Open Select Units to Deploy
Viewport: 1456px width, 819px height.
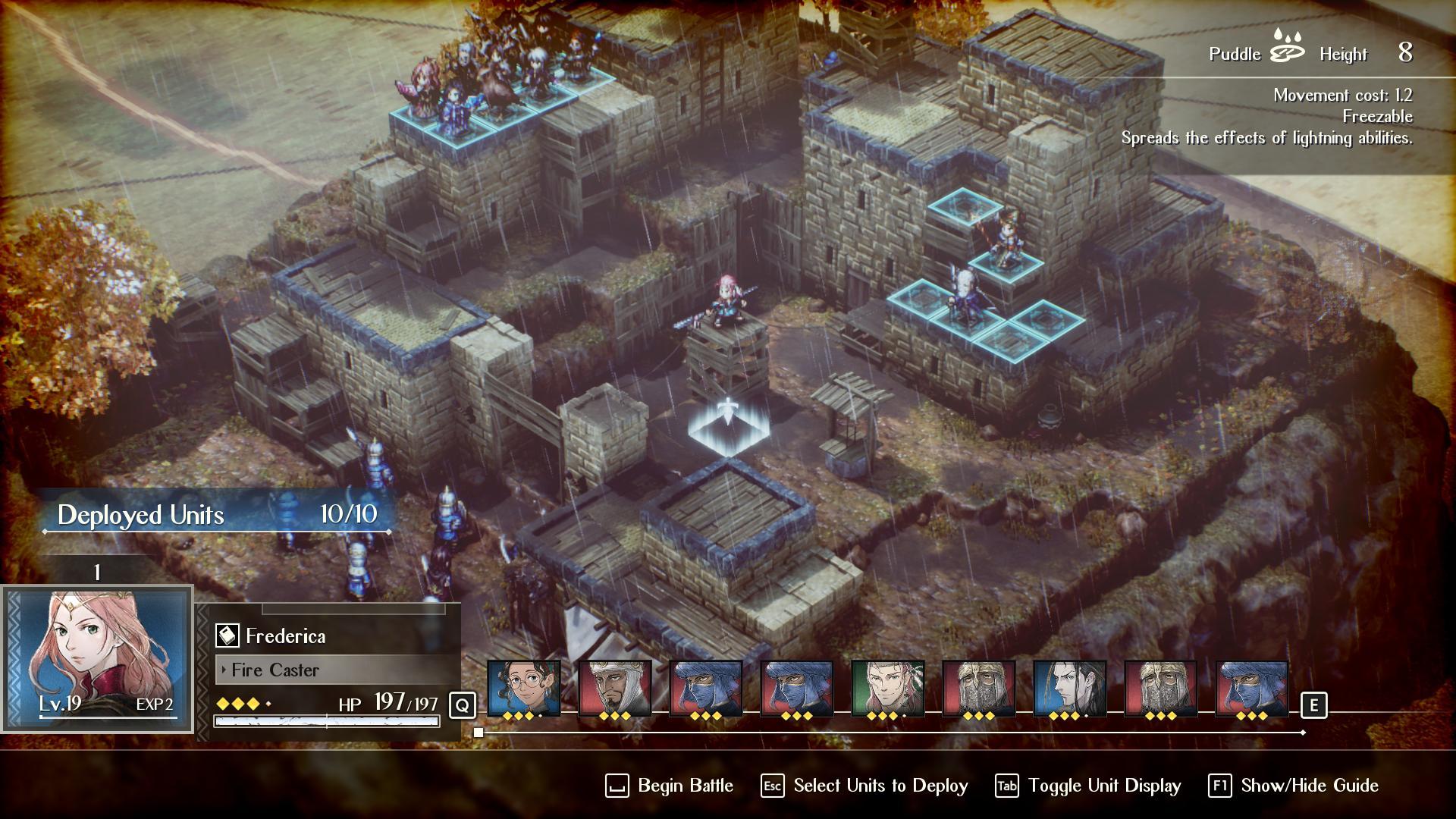click(x=864, y=786)
